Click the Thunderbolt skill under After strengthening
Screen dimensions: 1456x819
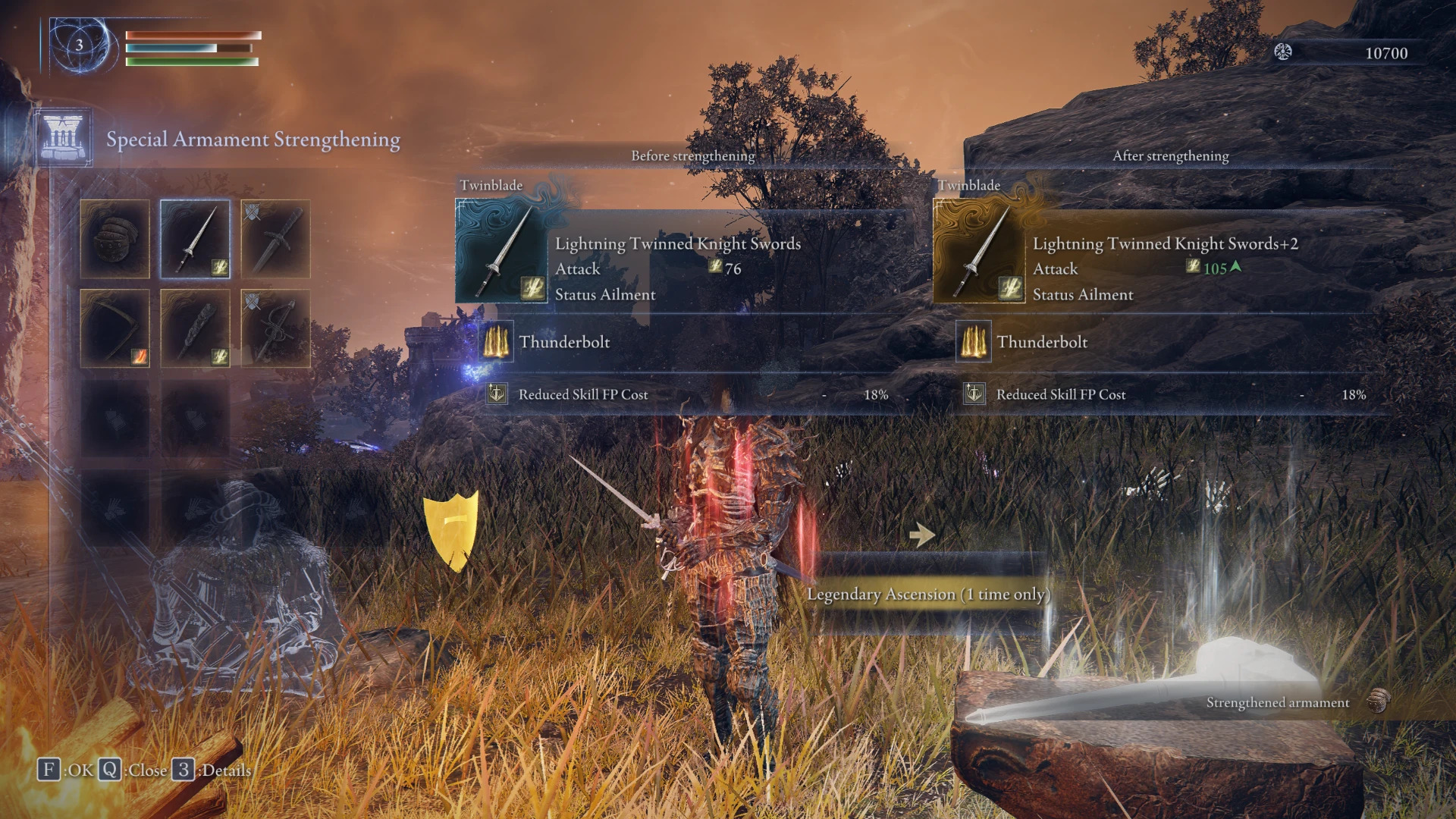click(1042, 342)
